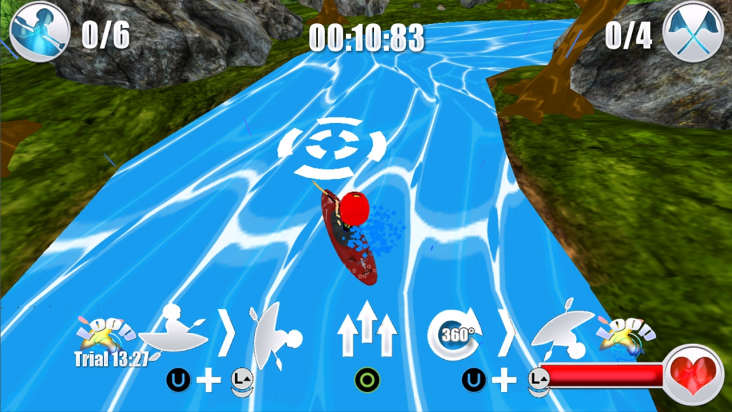Select the flipped kayak icon after the 360° icon
The width and height of the screenshot is (732, 412).
click(563, 330)
